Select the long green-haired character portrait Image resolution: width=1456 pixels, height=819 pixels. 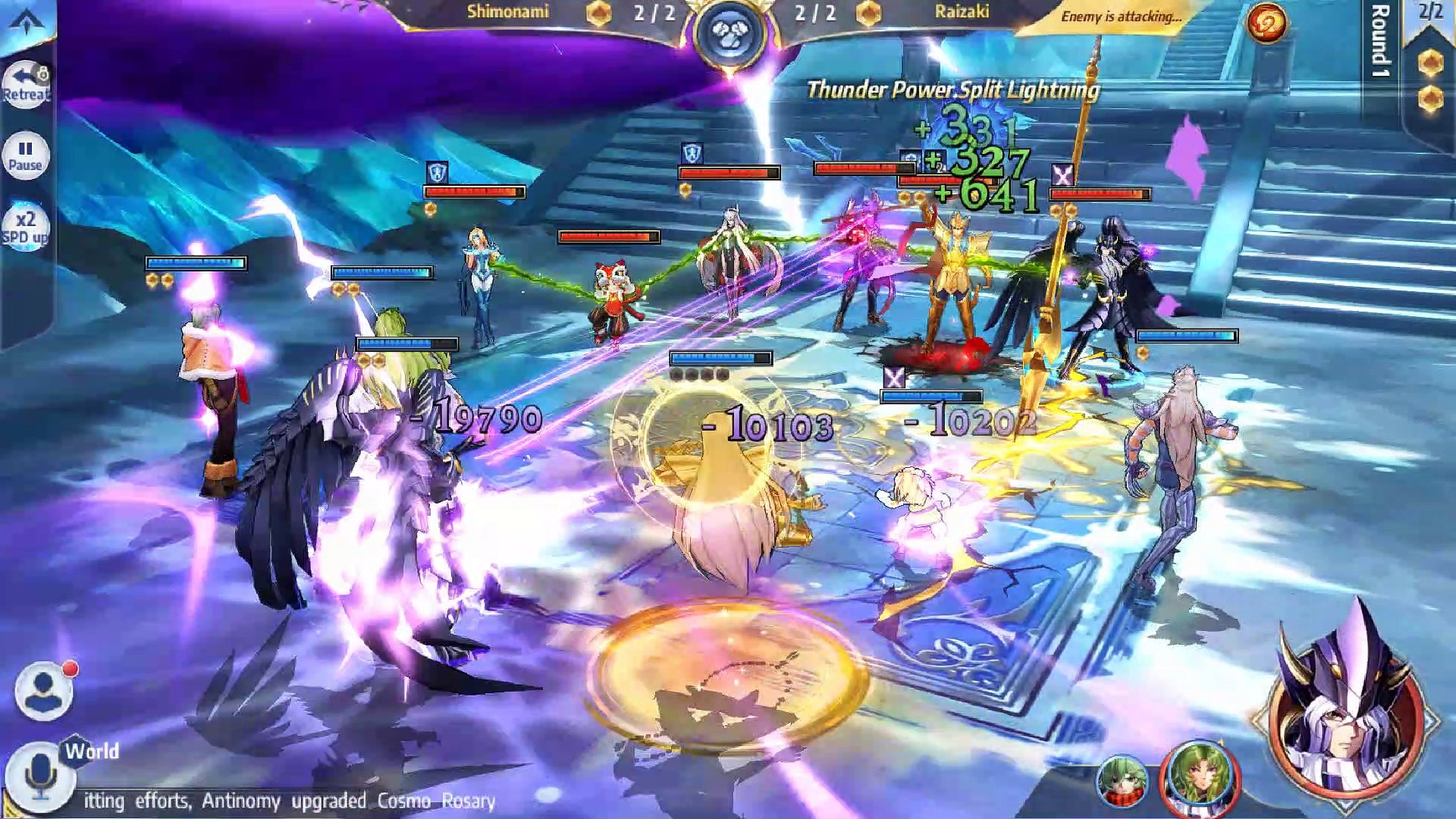pyautogui.click(x=1200, y=777)
